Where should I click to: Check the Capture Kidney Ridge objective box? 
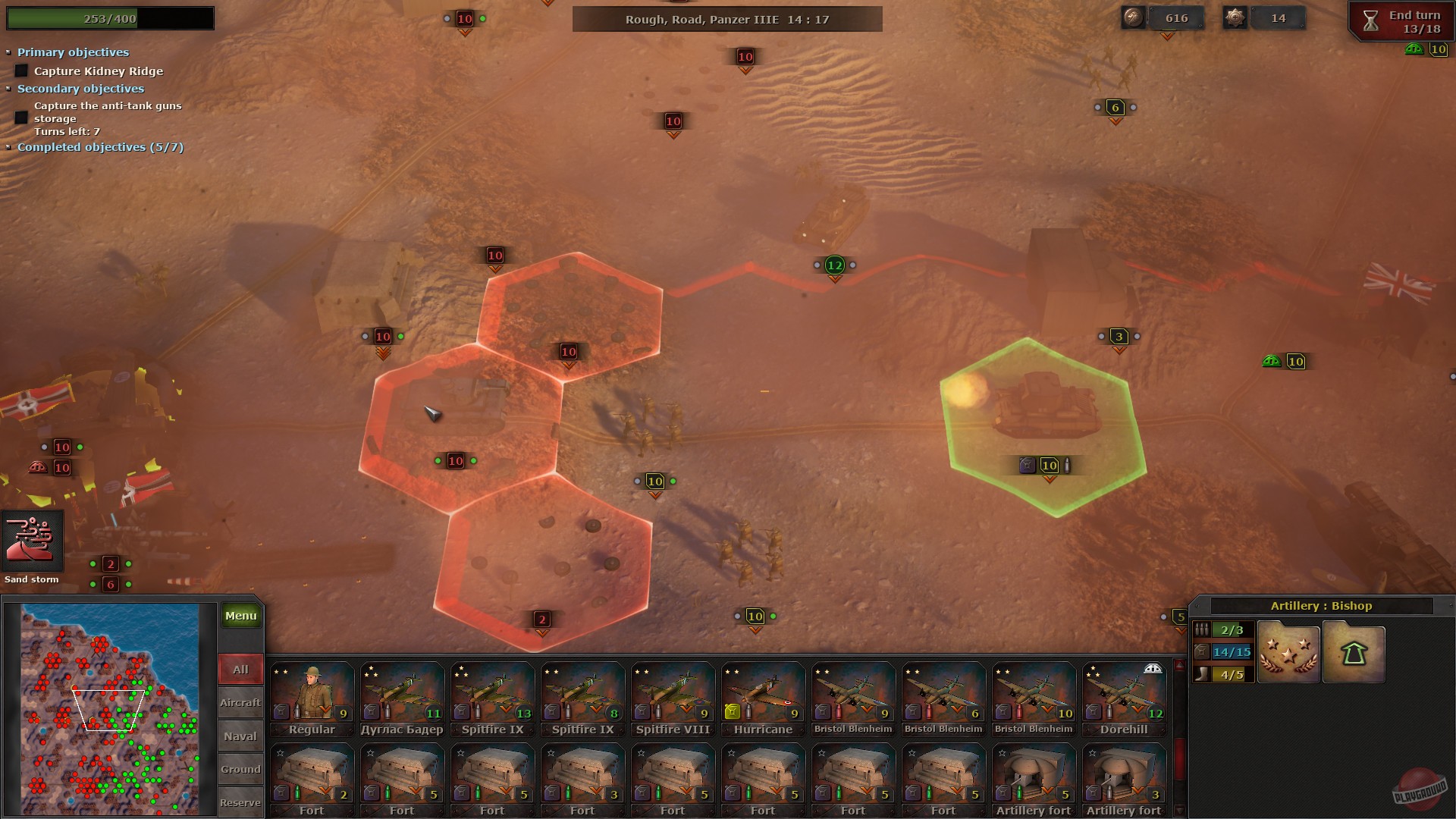coord(20,71)
